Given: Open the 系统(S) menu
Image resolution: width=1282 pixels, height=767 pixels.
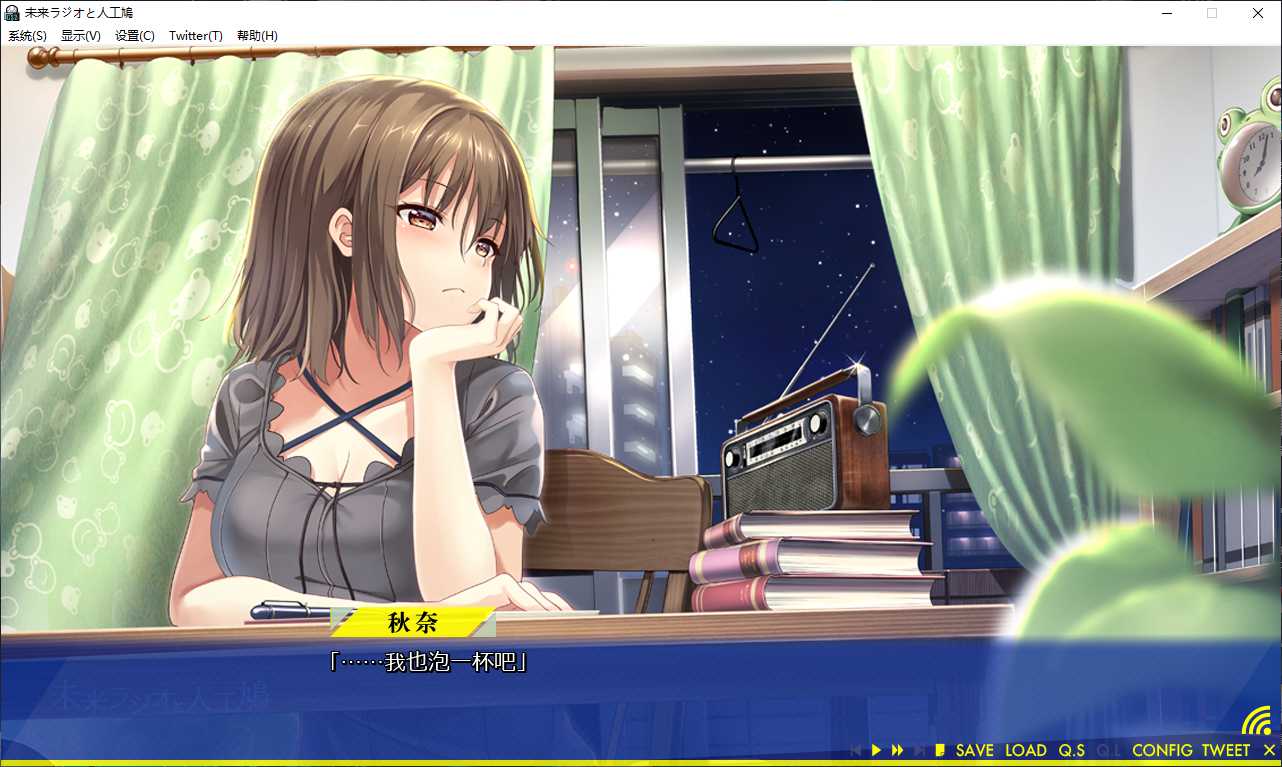Looking at the screenshot, I should (27, 36).
